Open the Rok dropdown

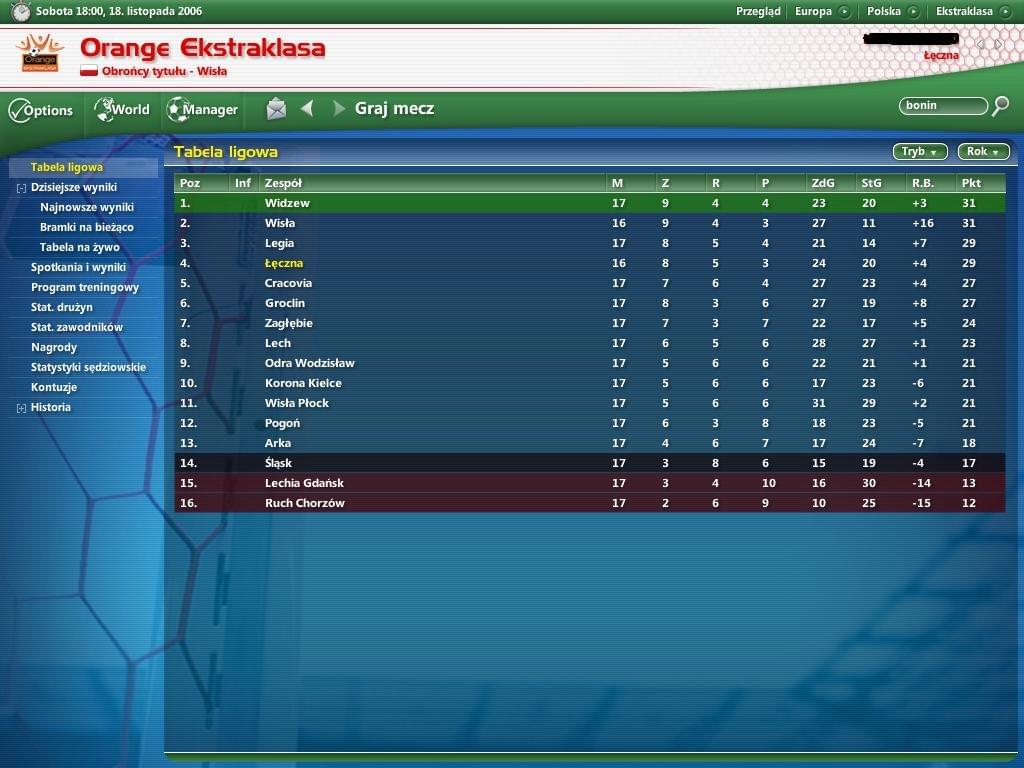point(983,152)
